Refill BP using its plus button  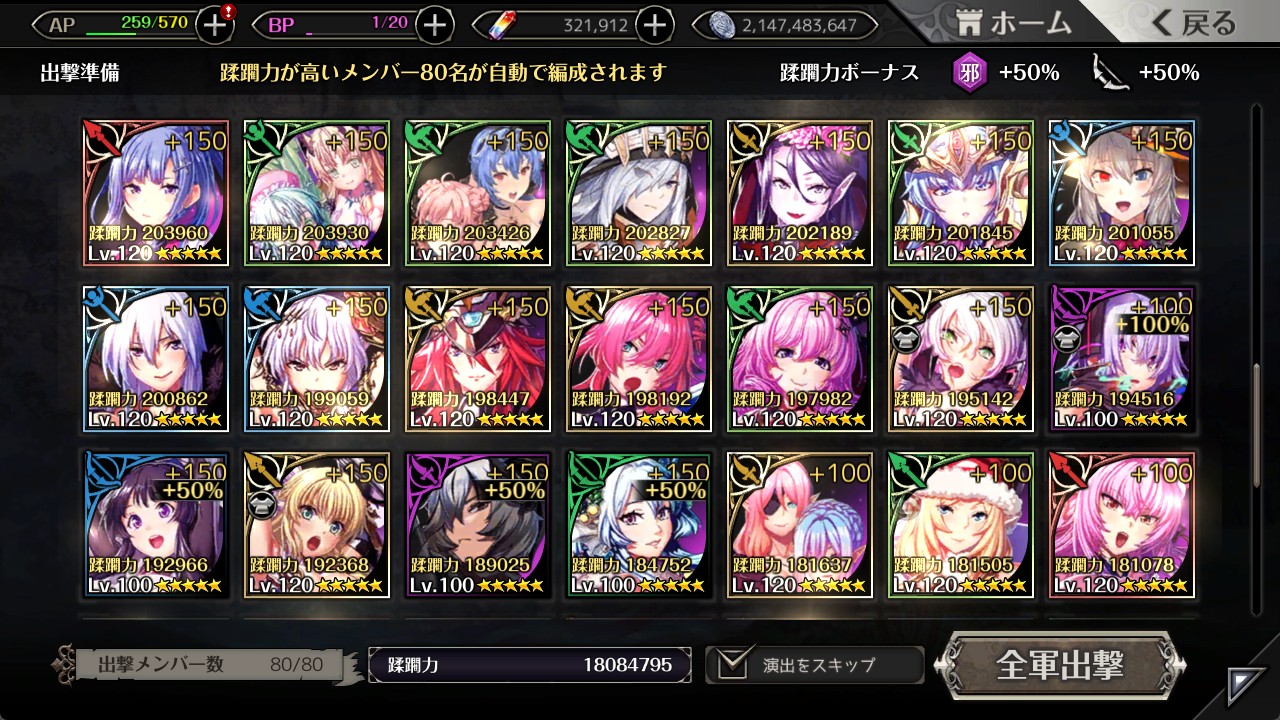click(x=434, y=25)
